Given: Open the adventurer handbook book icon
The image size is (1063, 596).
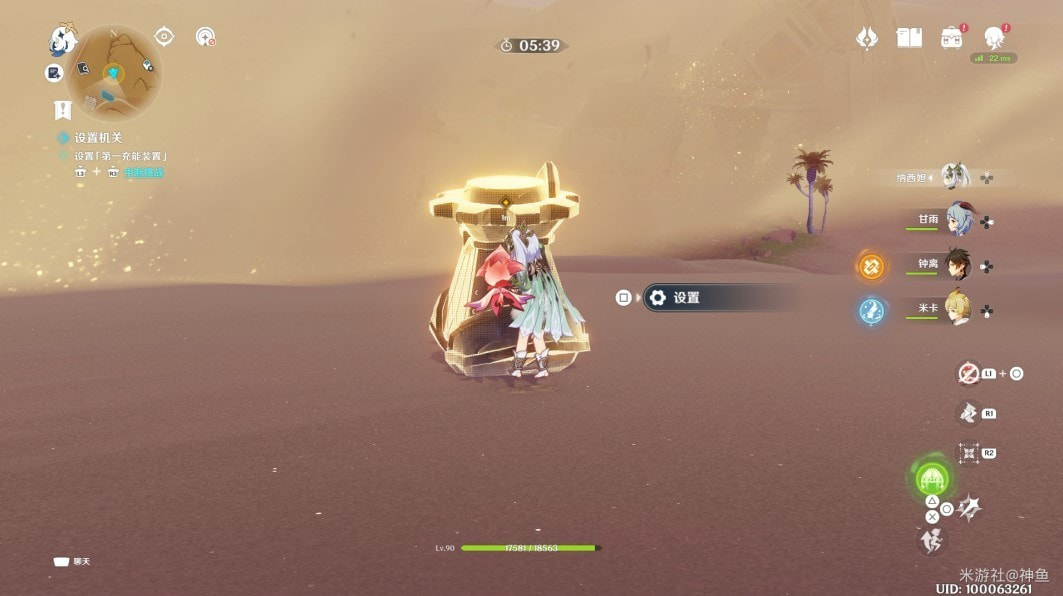Looking at the screenshot, I should point(909,38).
